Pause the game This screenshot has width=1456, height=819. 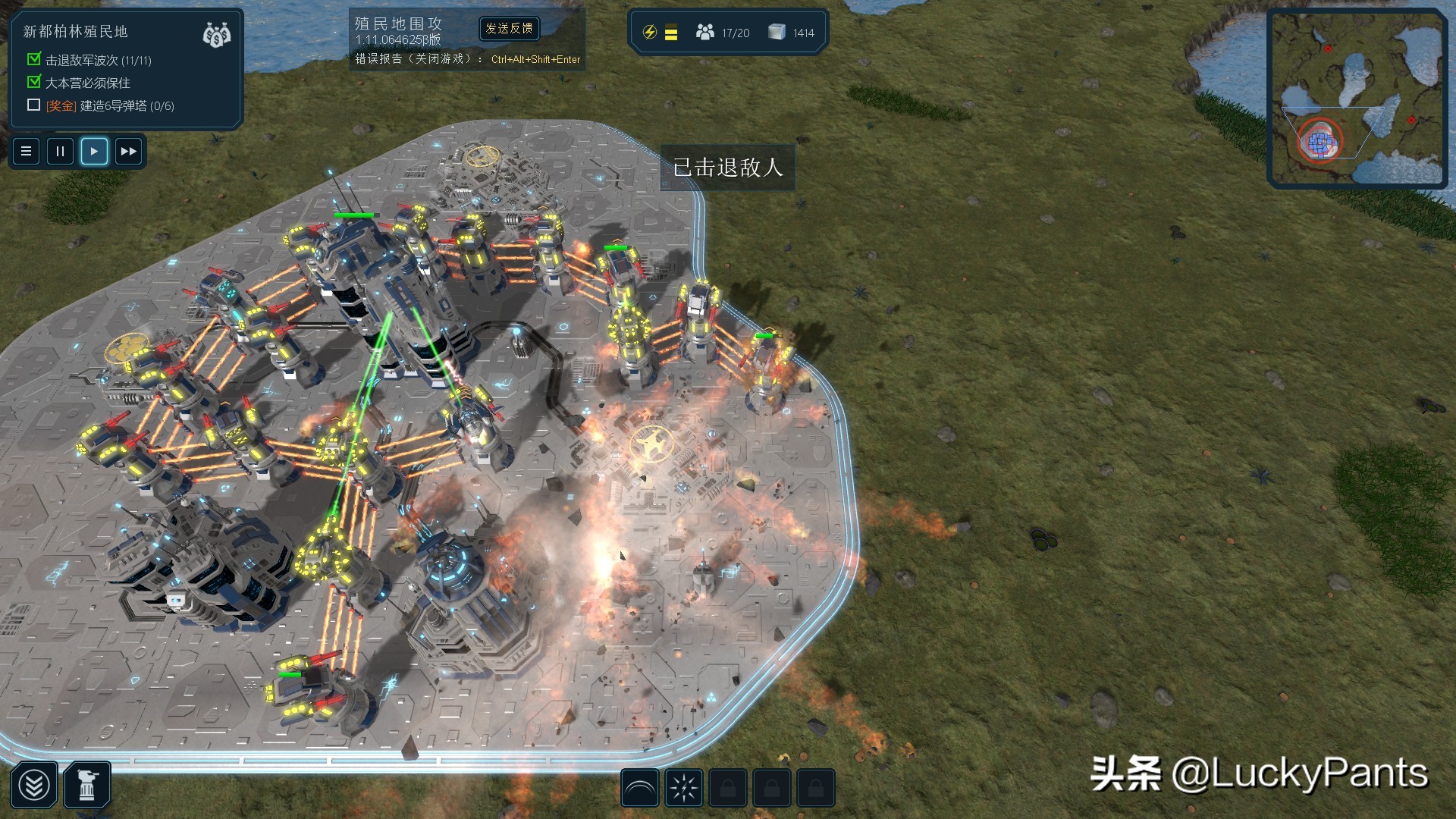[60, 151]
